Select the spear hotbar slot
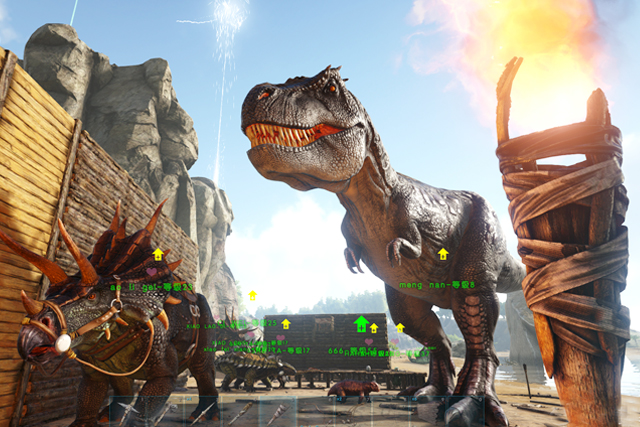Image resolution: width=640 pixels, height=427 pixels. click(203, 412)
